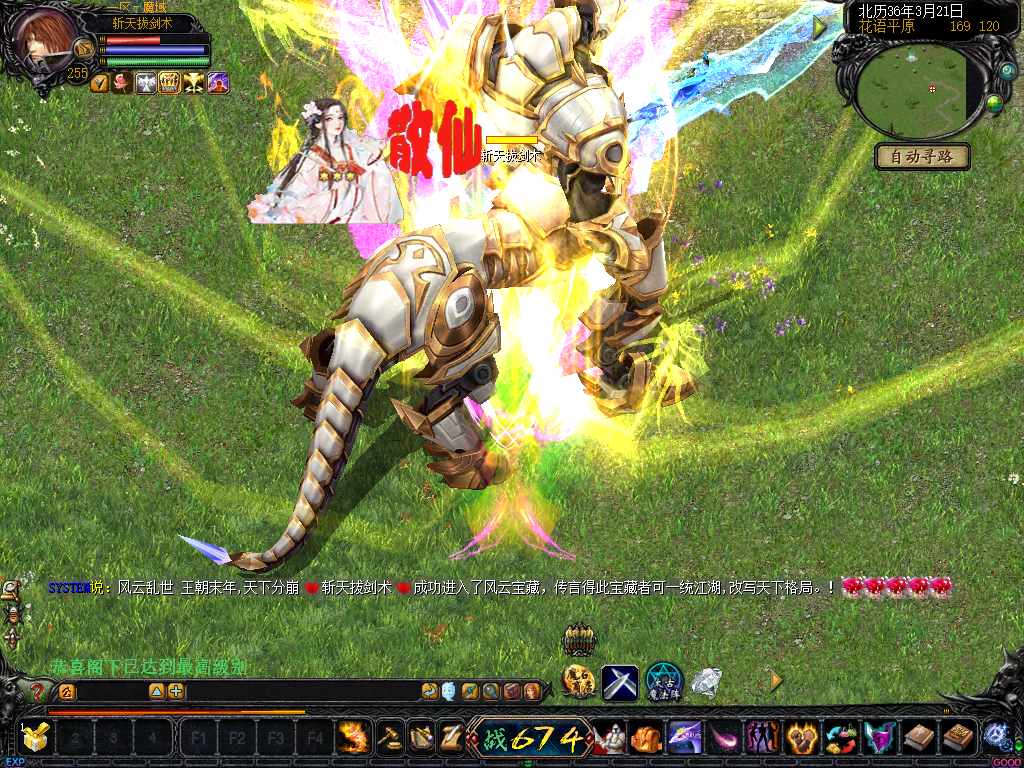Click the character portrait
Screen dimensions: 1024x768
tap(45, 39)
